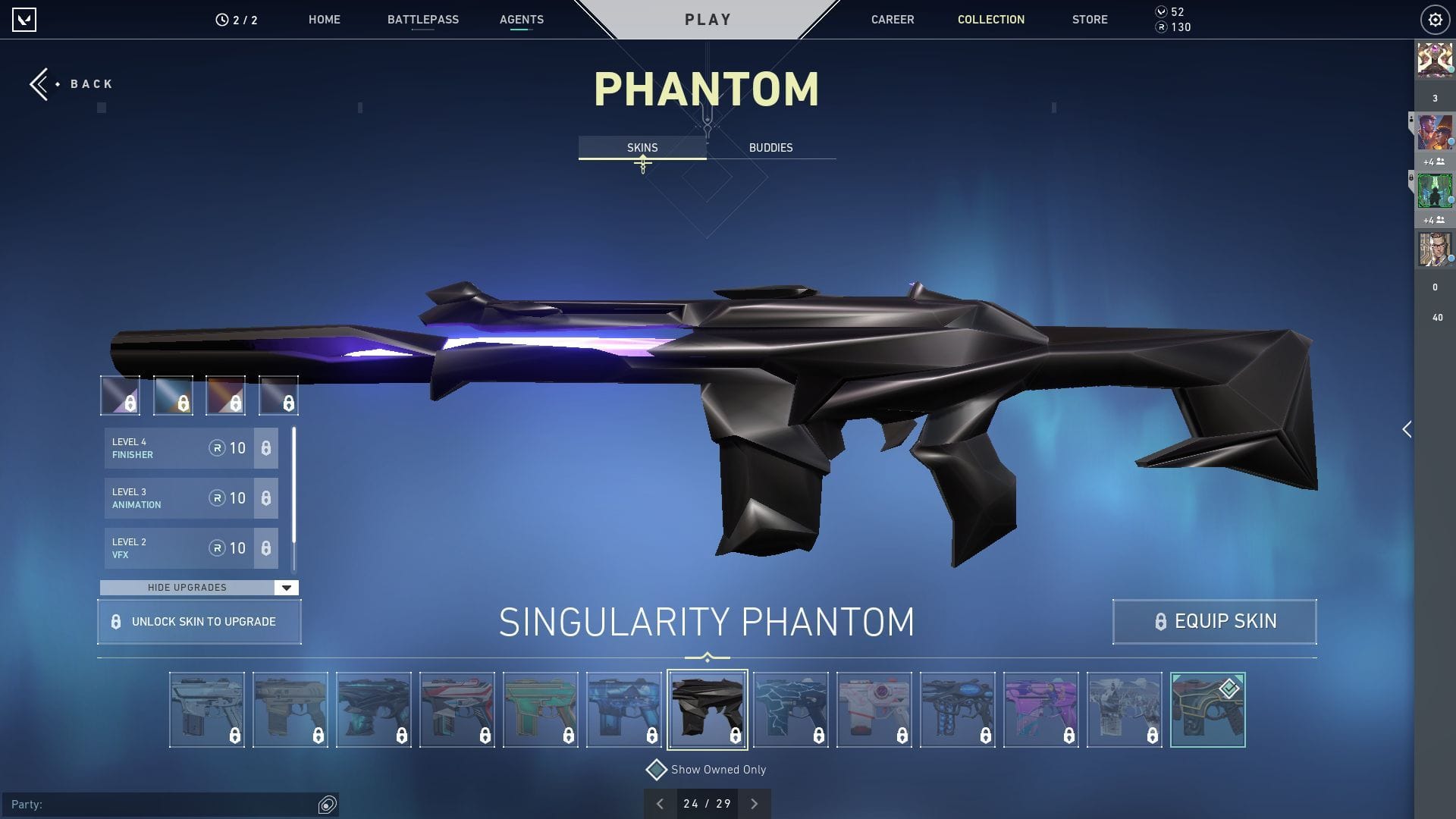The width and height of the screenshot is (1456, 819).
Task: Collapse the upgrades list via the Hide Upgrades arrow
Action: (286, 587)
